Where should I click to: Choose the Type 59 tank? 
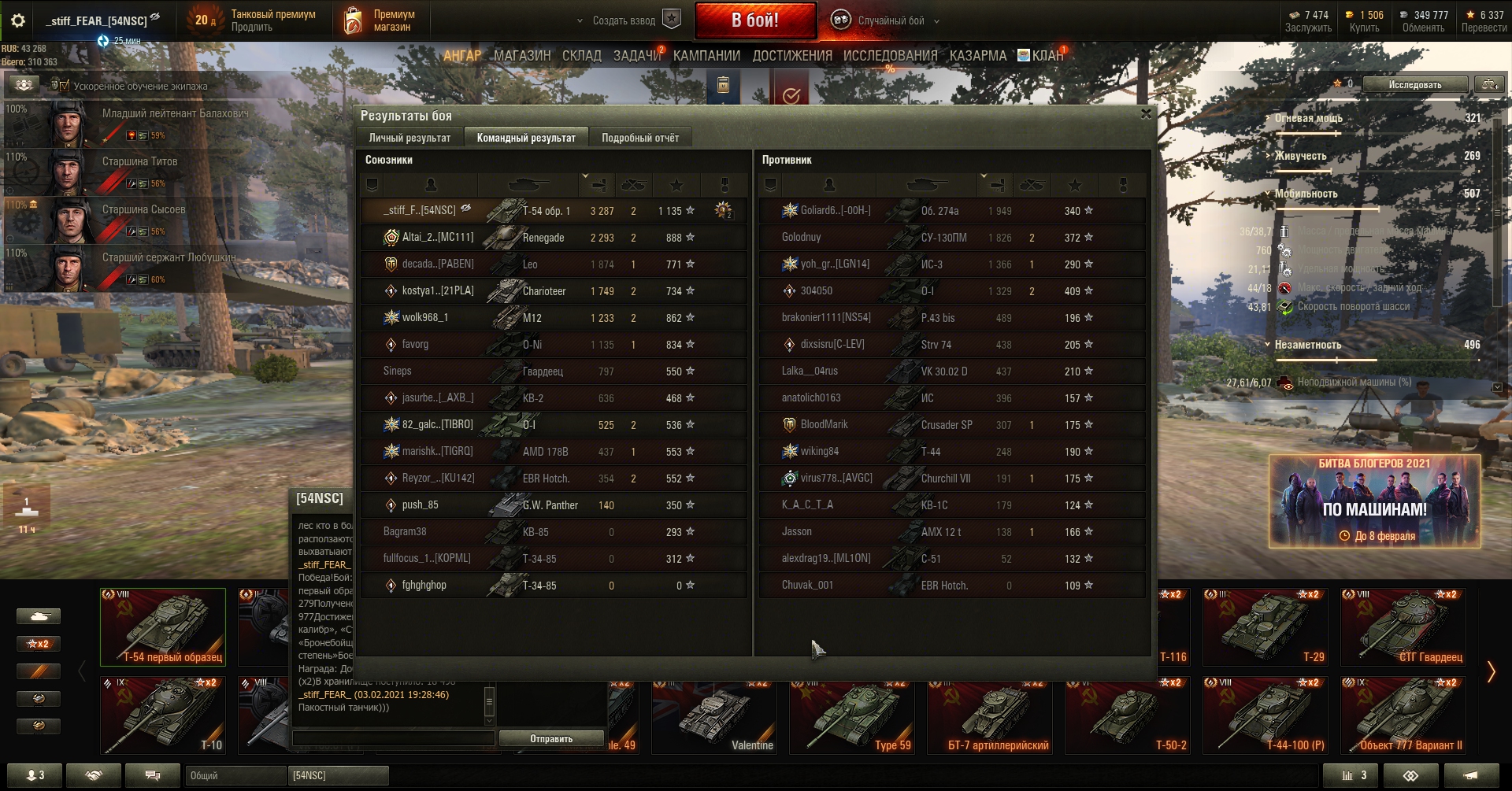851,716
